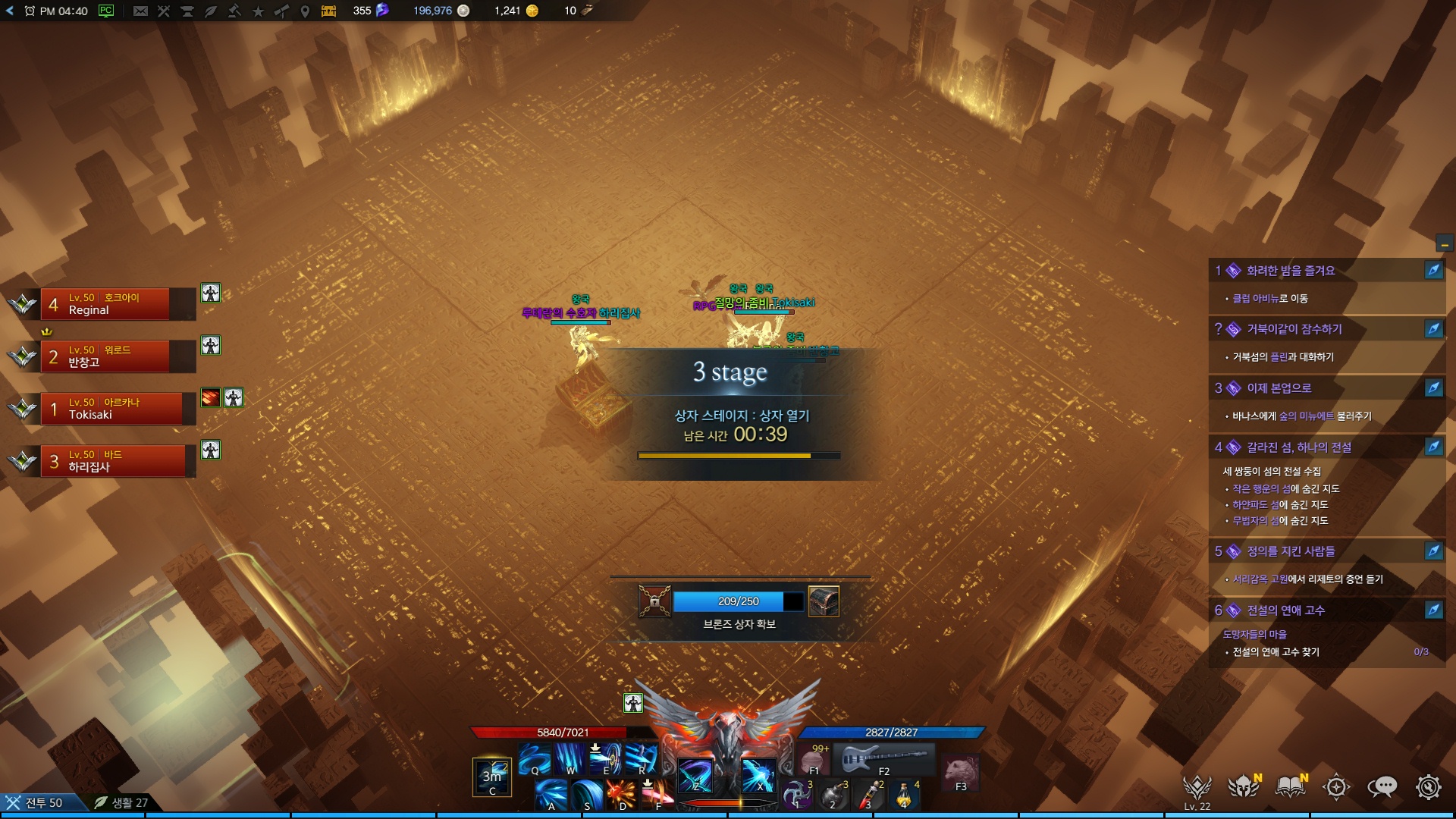This screenshot has width=1456, height=819.
Task: Open the mail envelope icon
Action: click(x=140, y=11)
